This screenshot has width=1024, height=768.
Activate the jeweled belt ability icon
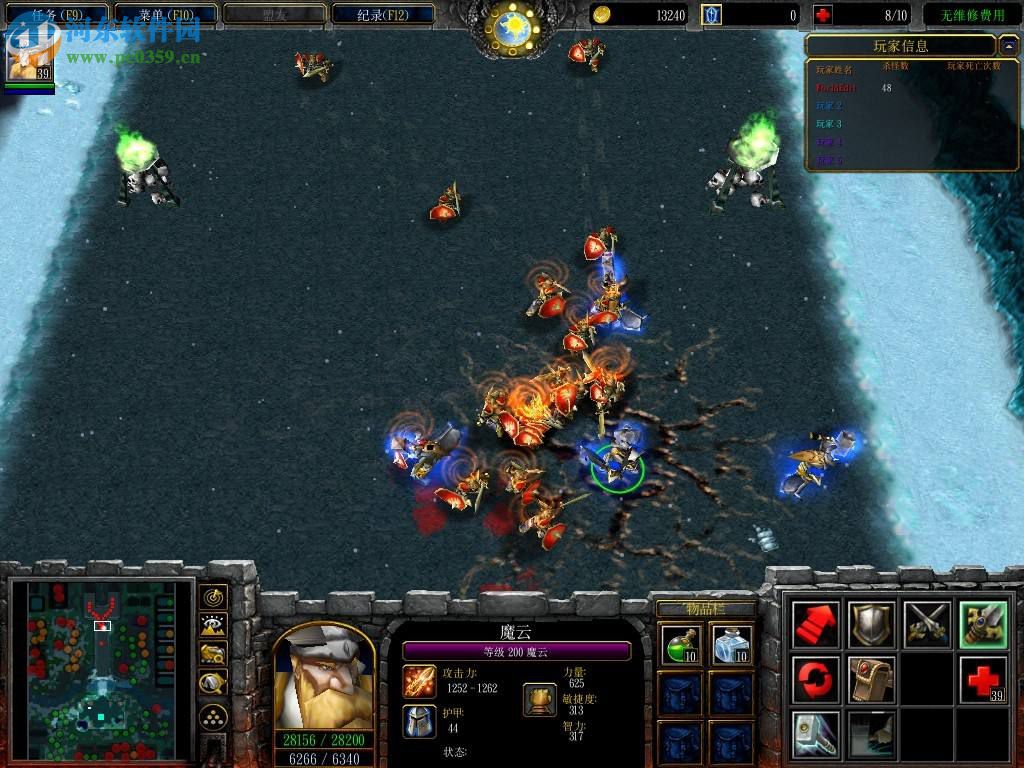tap(871, 680)
